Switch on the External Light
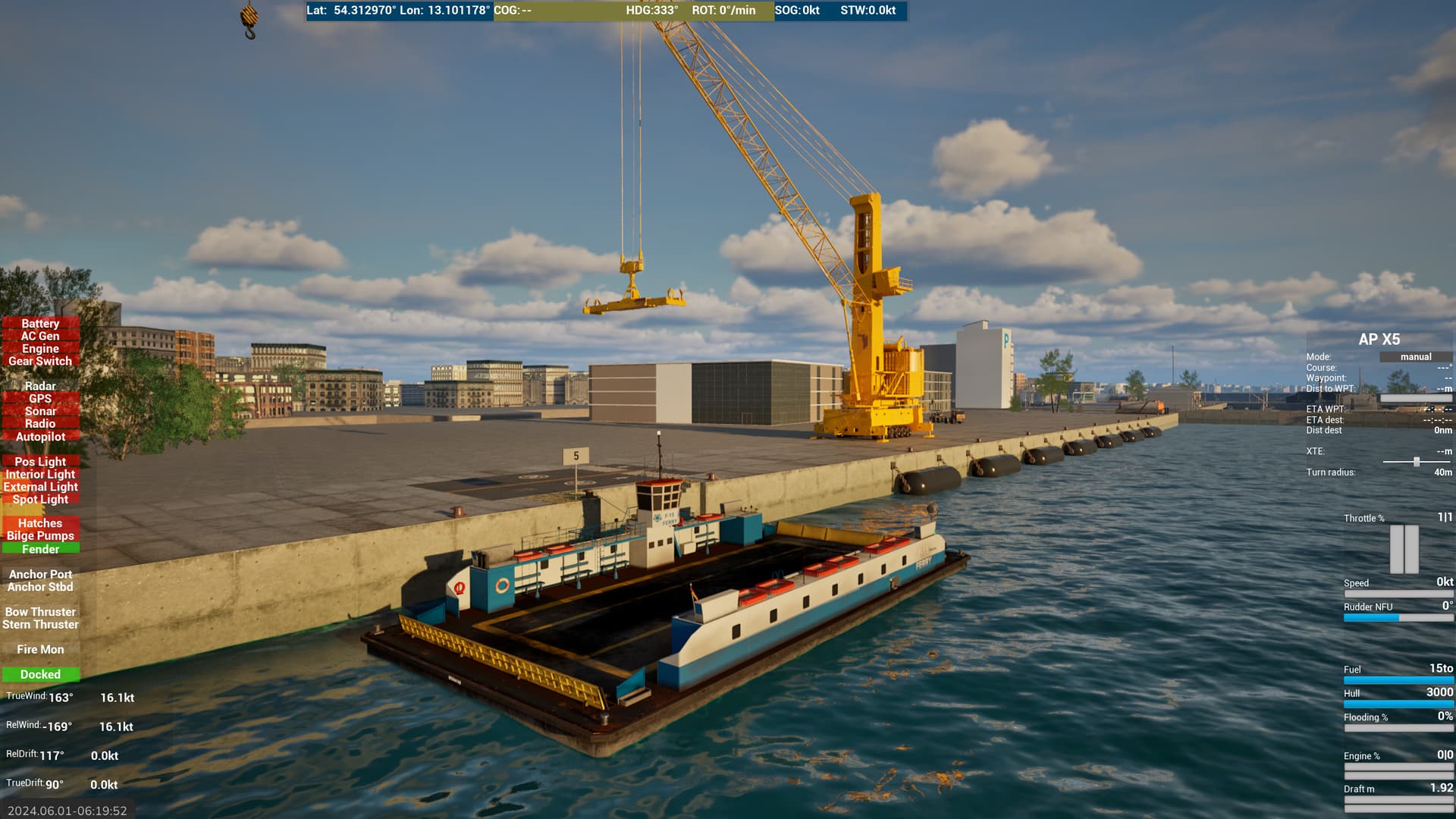Image resolution: width=1456 pixels, height=819 pixels. (x=40, y=487)
